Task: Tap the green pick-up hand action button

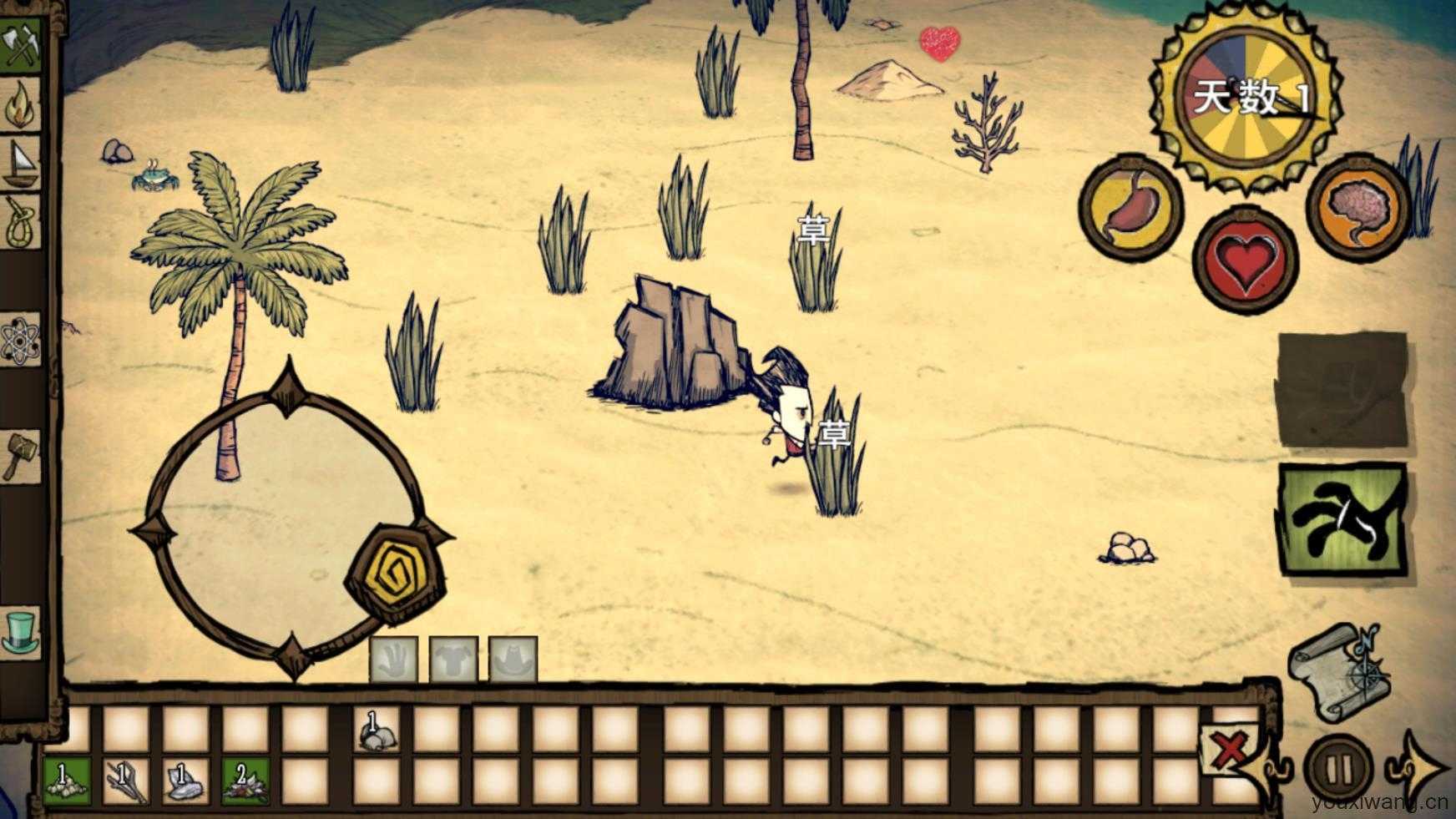Action: click(x=1342, y=519)
